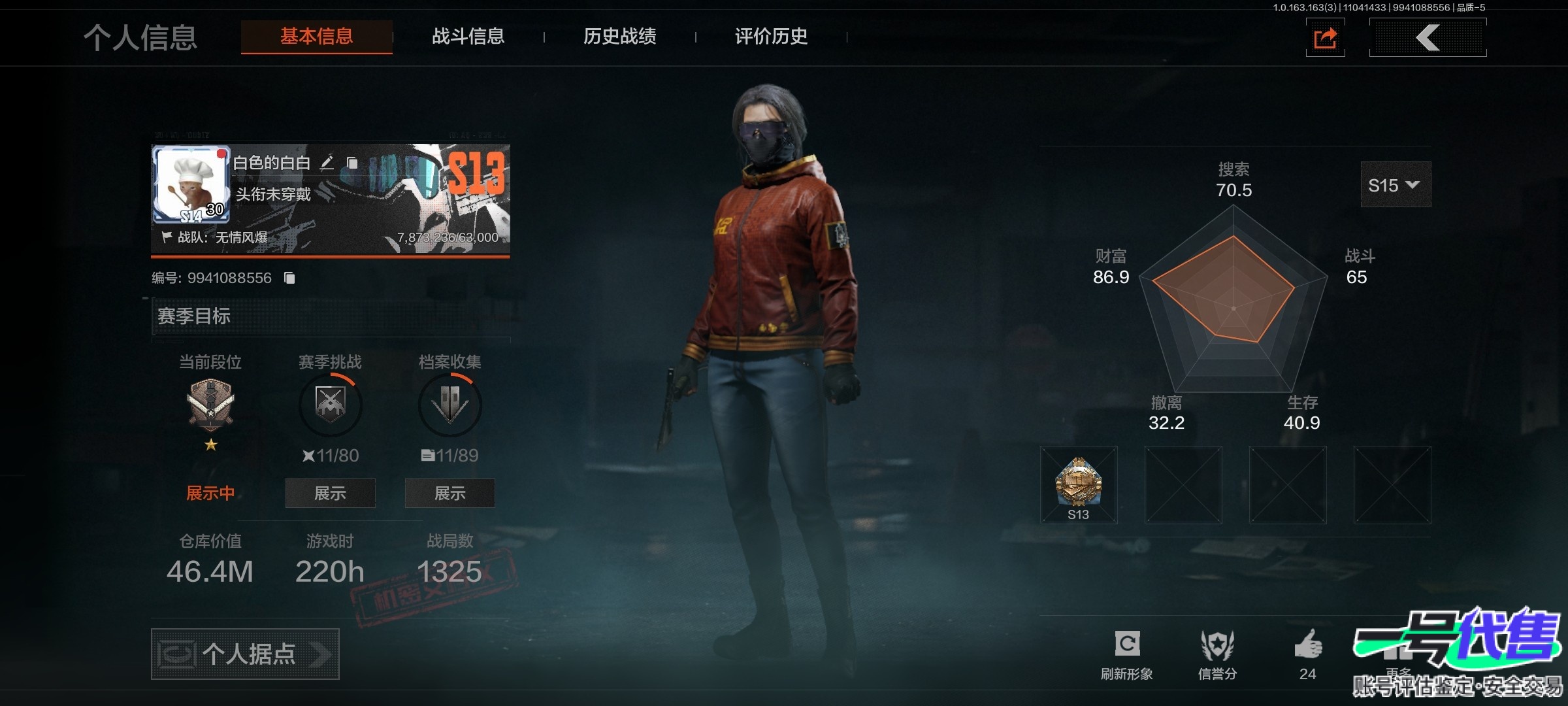Screen dimensions: 1568x706
Task: Copy the player ID number 9941088556
Action: [289, 278]
